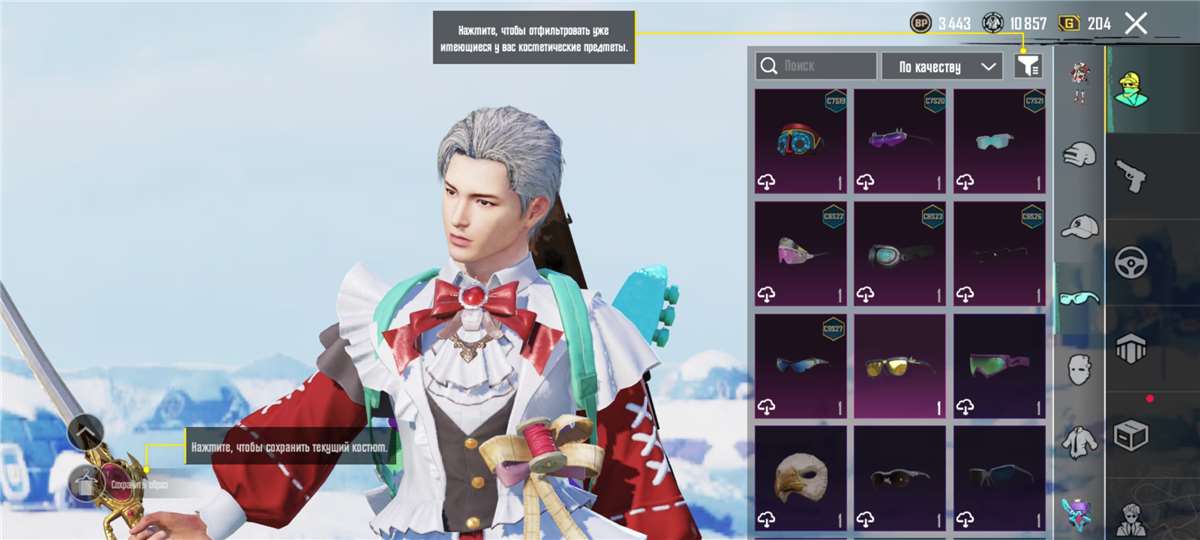
Task: Open the jacket clothing category
Action: tap(1079, 440)
